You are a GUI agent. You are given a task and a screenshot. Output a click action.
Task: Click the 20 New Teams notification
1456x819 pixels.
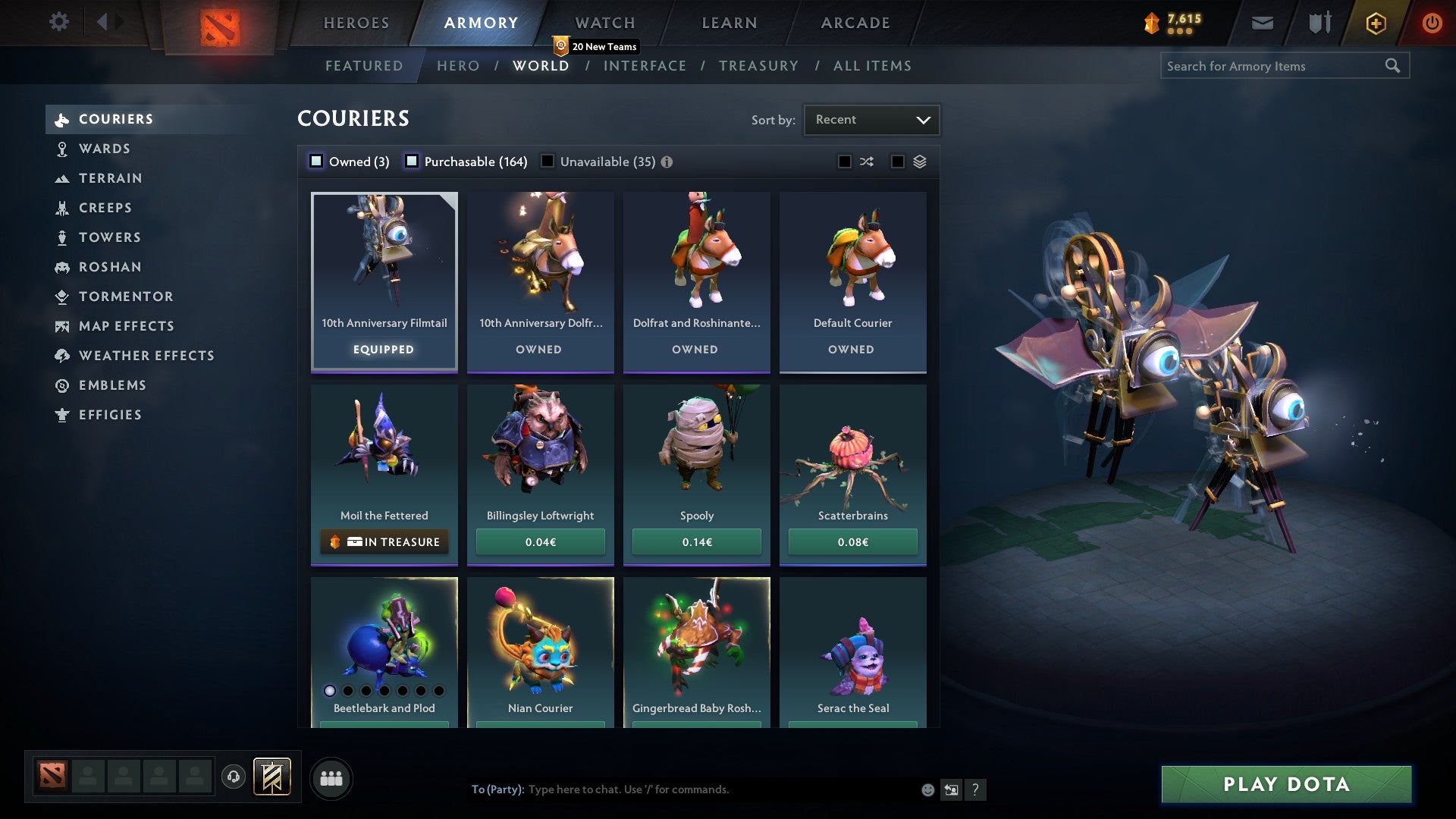pos(596,45)
